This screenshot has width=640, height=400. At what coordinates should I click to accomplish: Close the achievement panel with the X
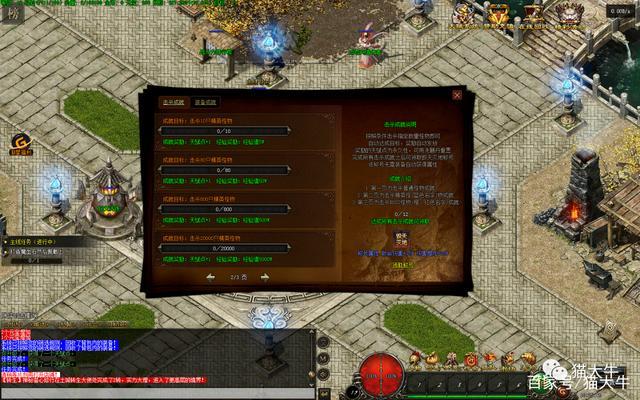(x=457, y=95)
